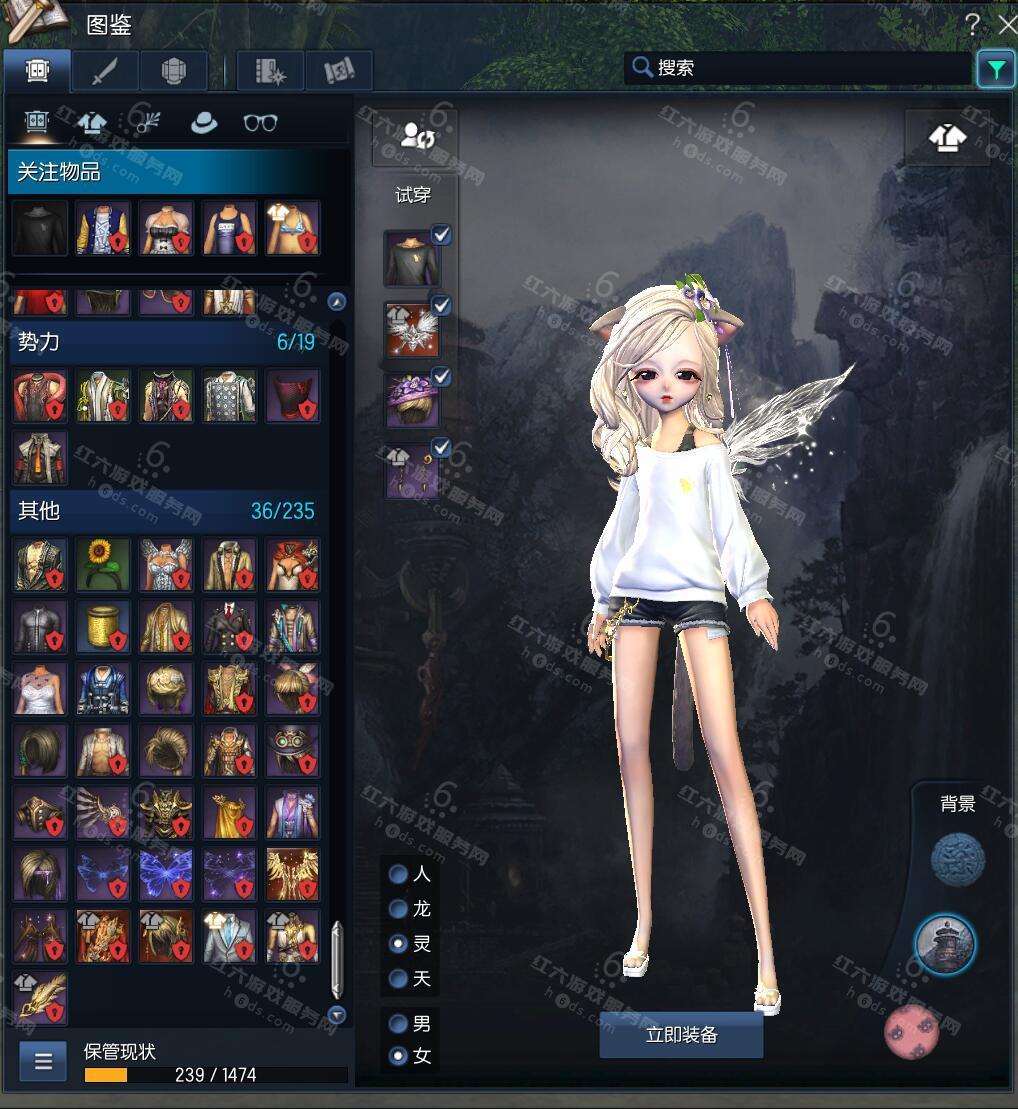Open the green funnel filter
This screenshot has width=1018, height=1109.
coord(996,69)
